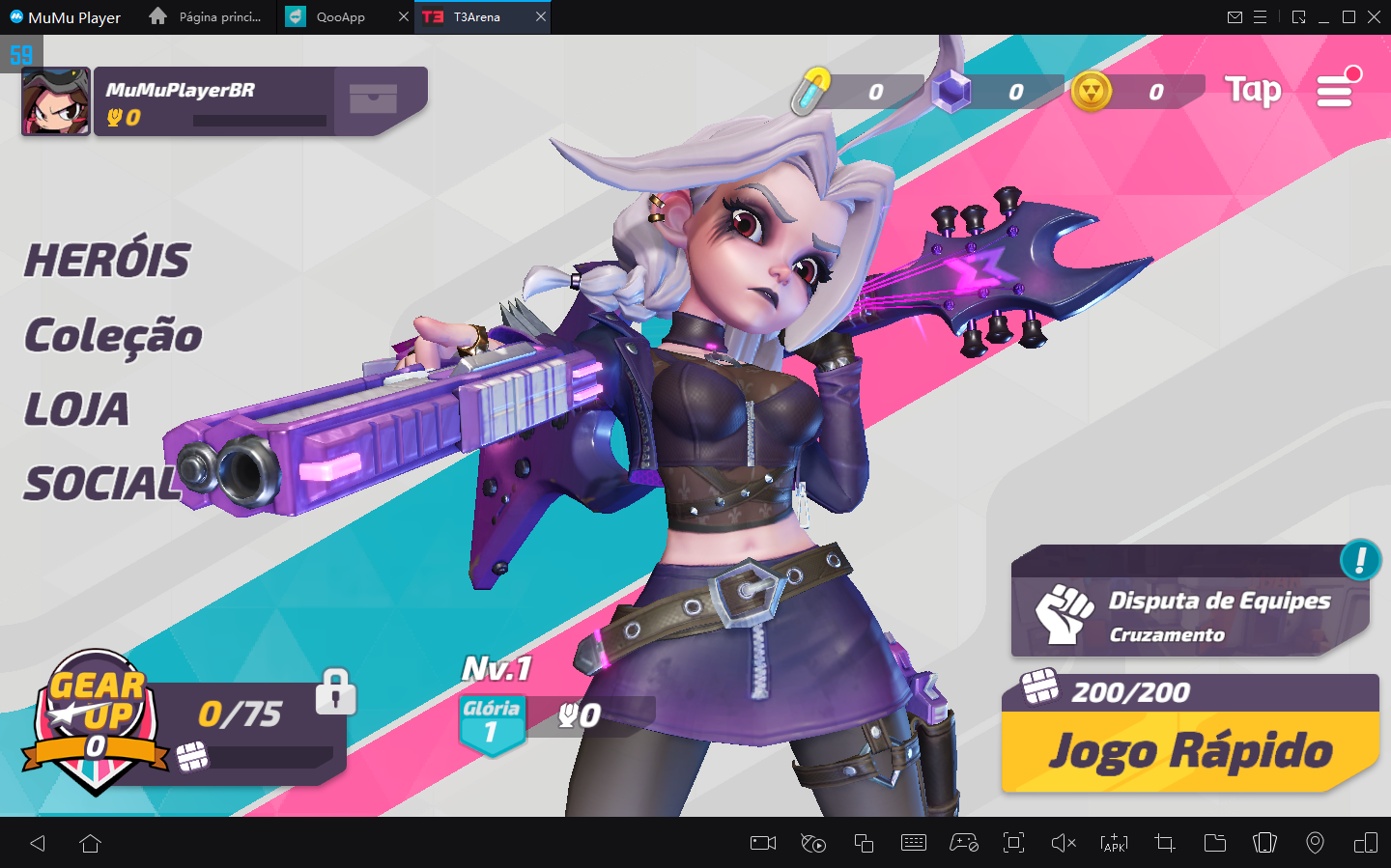
Task: Open the mail envelope in the title bar
Action: 1235,16
